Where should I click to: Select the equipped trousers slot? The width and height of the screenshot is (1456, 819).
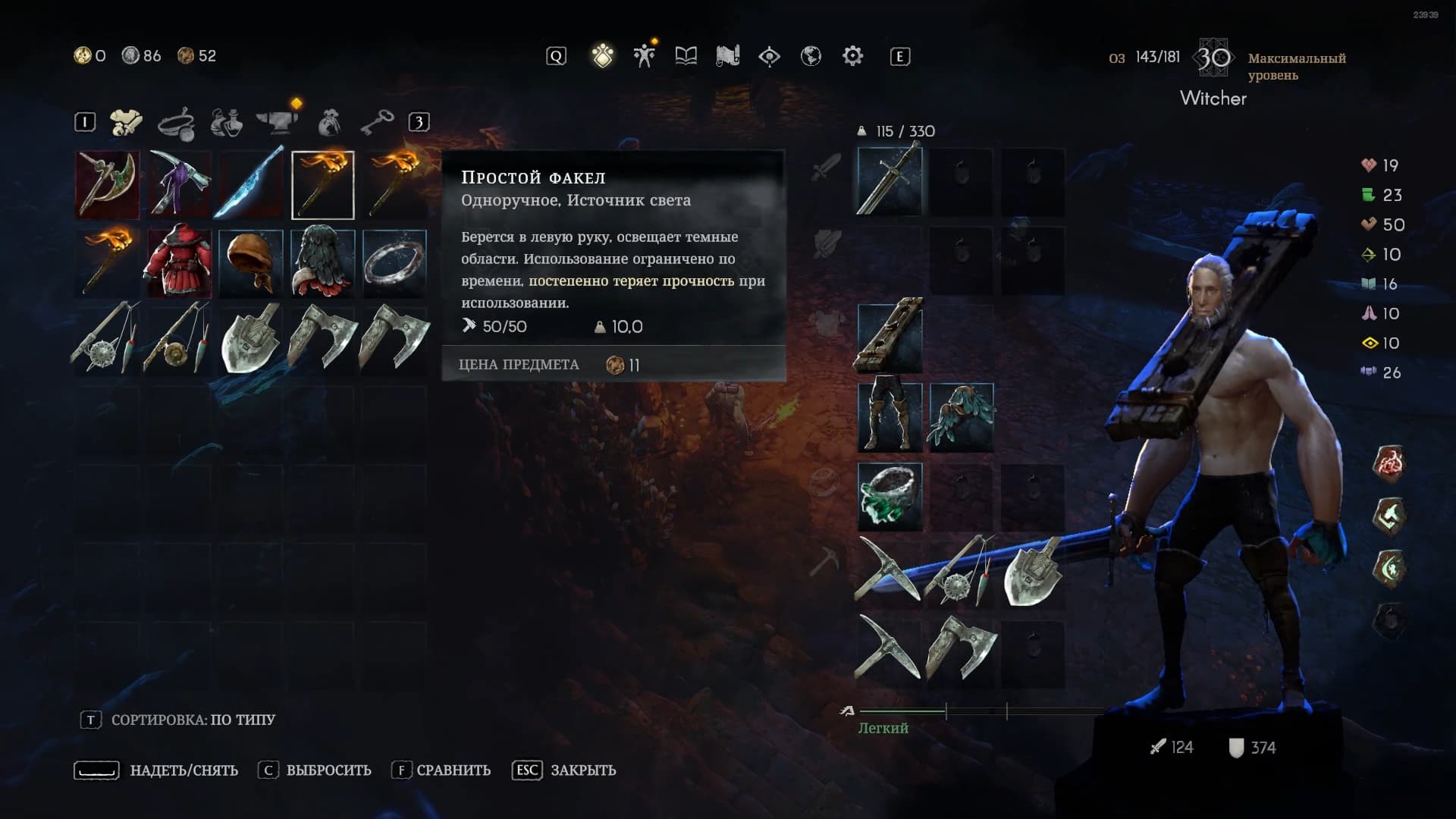[x=890, y=417]
